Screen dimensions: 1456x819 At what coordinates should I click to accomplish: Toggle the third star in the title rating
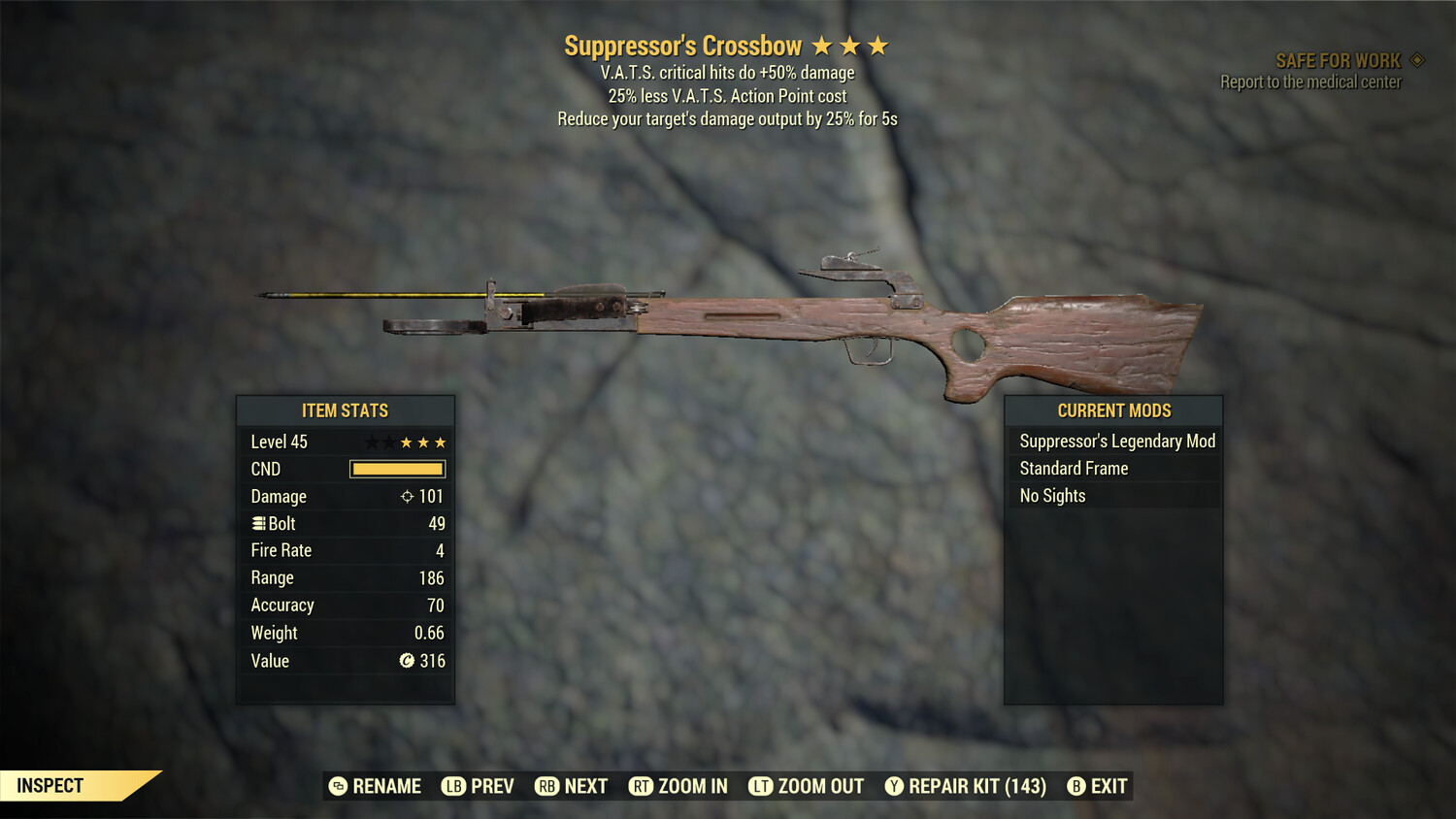tap(877, 45)
